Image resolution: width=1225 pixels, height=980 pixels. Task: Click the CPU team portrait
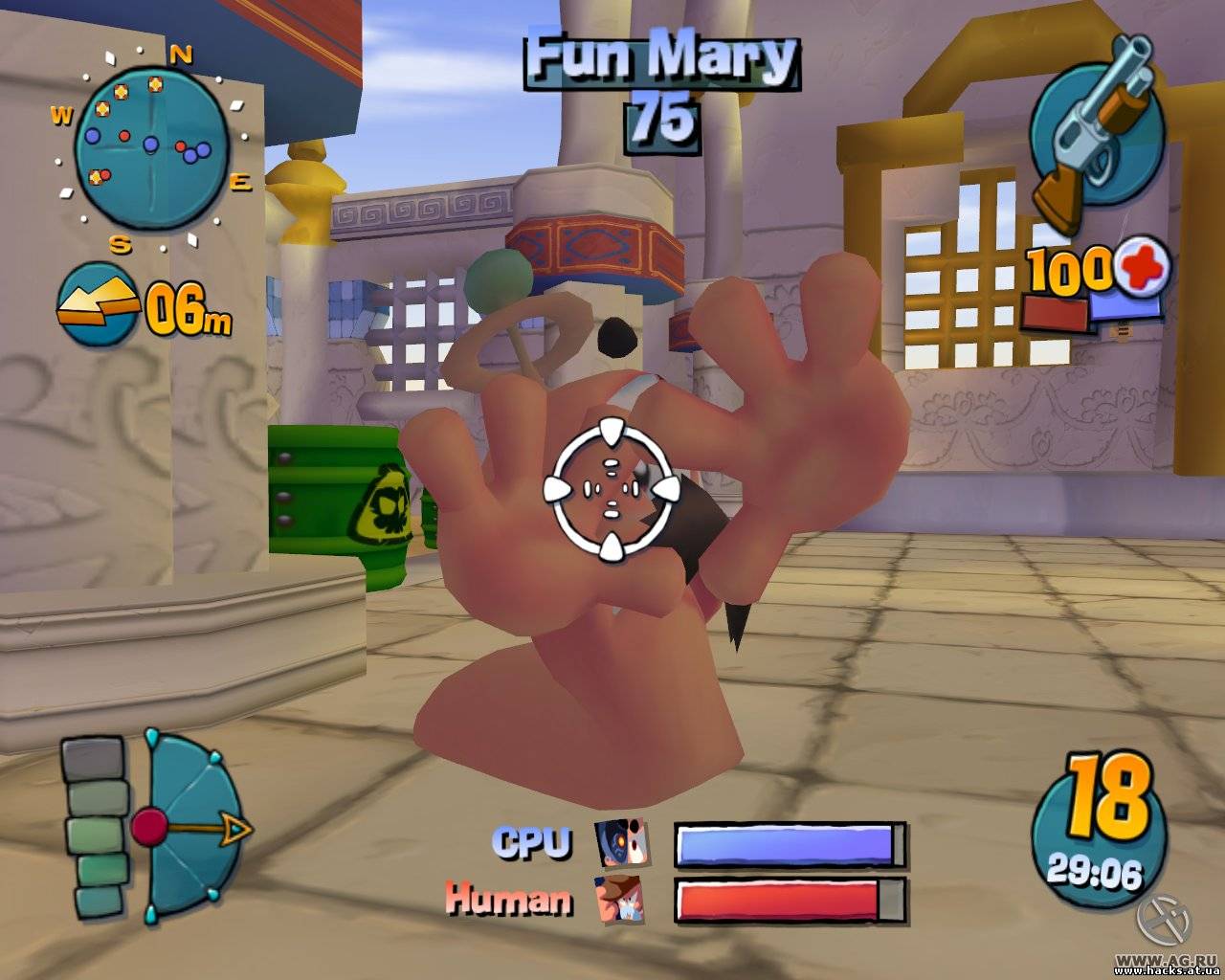tap(621, 843)
